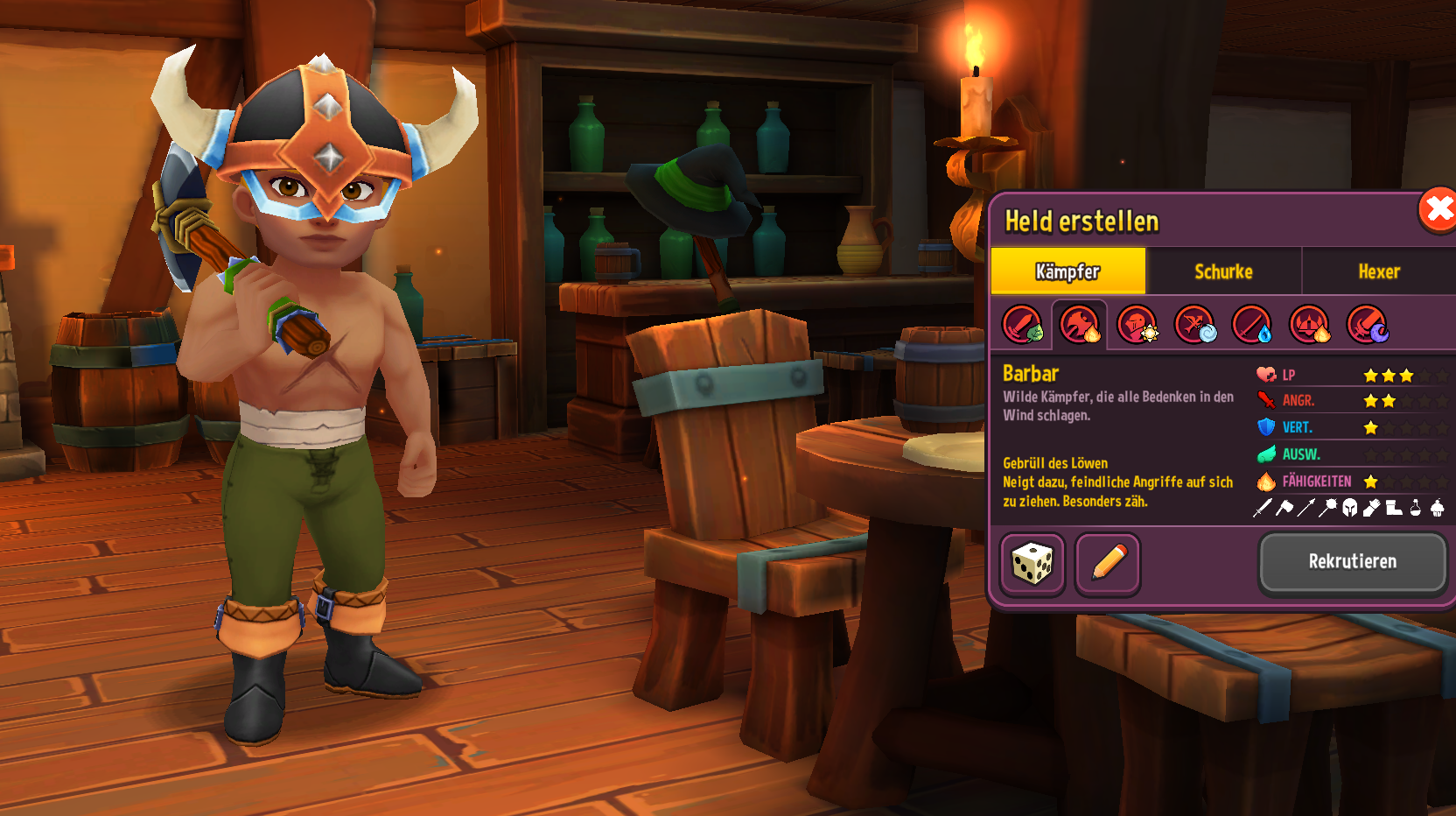Image resolution: width=1456 pixels, height=816 pixels.
Task: Close the Held erstellen panel
Action: point(1438,210)
